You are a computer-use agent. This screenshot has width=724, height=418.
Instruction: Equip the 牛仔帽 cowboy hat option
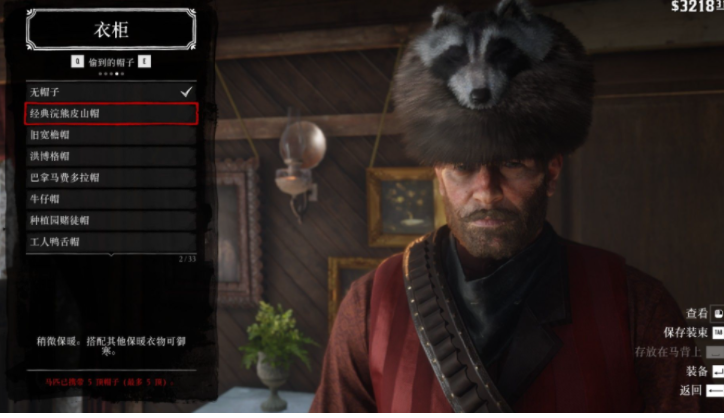(x=110, y=199)
